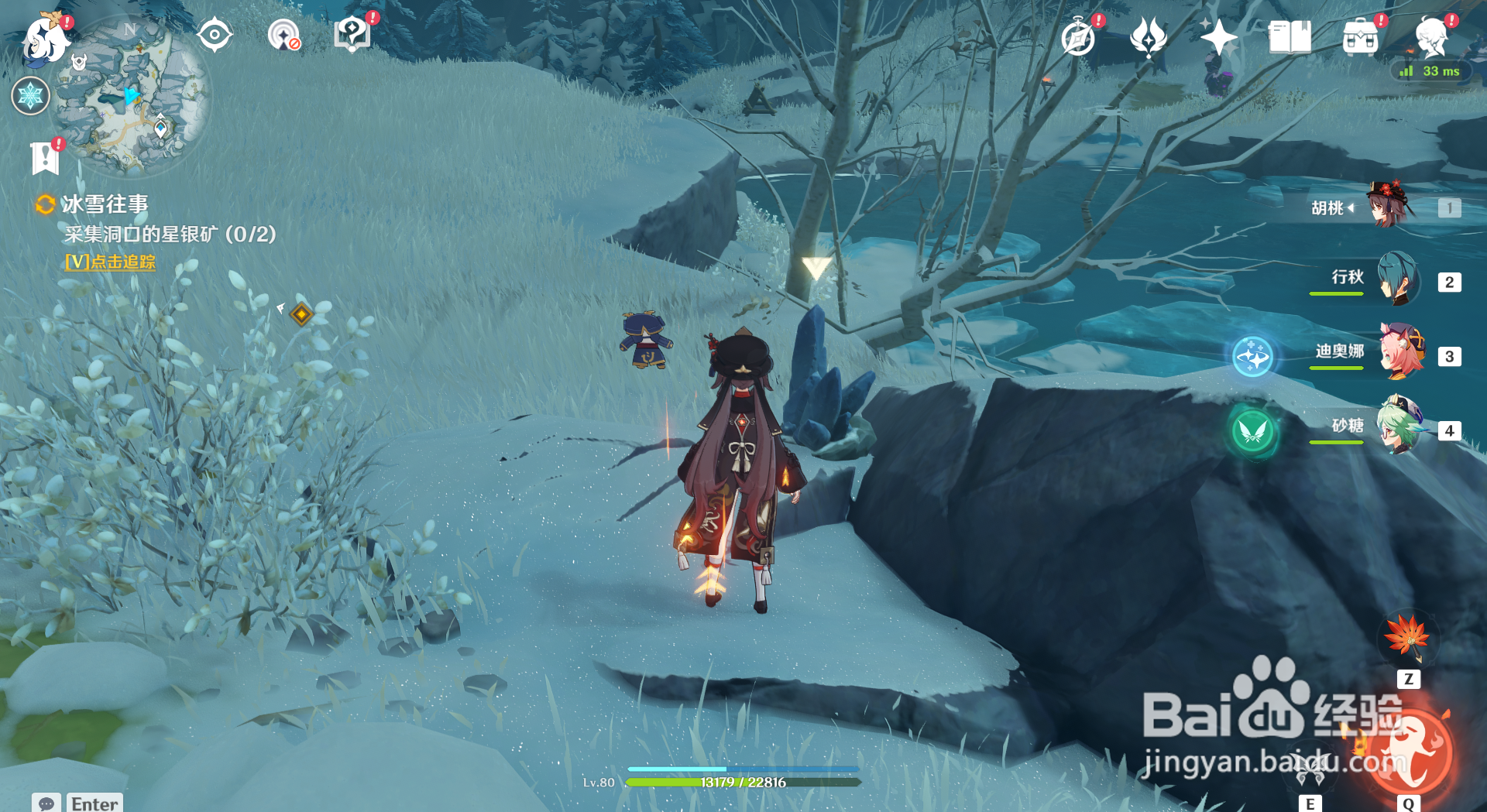Open the tutorial tips question icon
This screenshot has height=812, width=1487.
click(352, 34)
